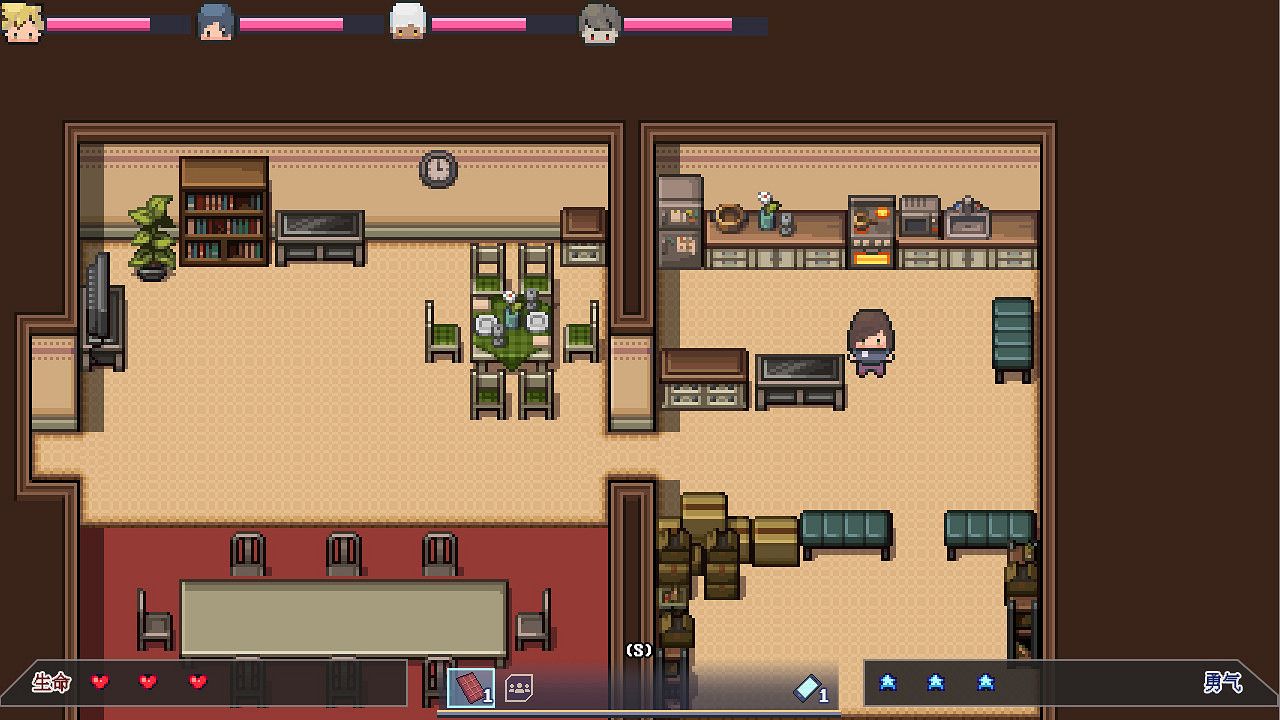This screenshot has width=1280, height=720.
Task: Click the (S) key prompt above the hotbar
Action: 639,650
